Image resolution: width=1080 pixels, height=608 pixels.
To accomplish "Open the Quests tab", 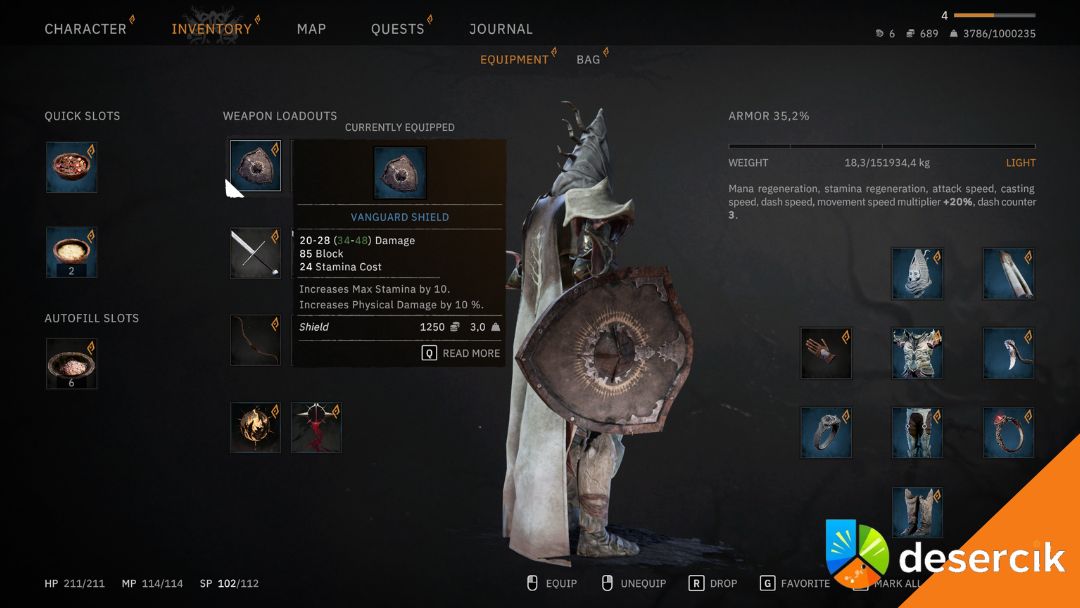I will coord(397,29).
